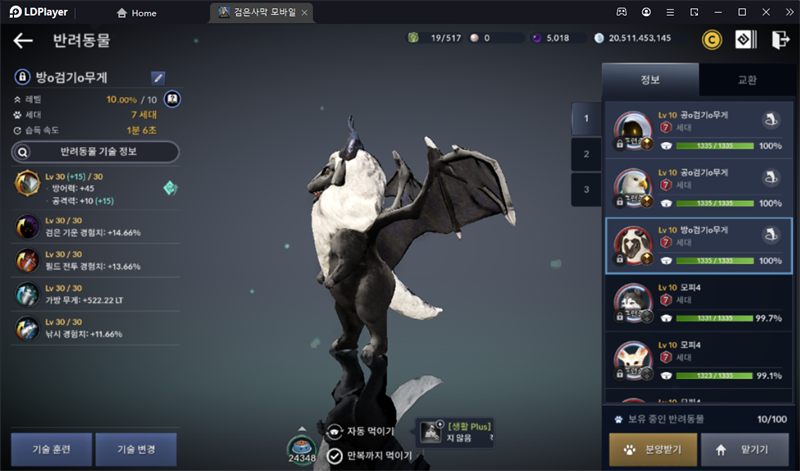Tap the 기술 변경 button
Image resolution: width=800 pixels, height=471 pixels.
(135, 449)
